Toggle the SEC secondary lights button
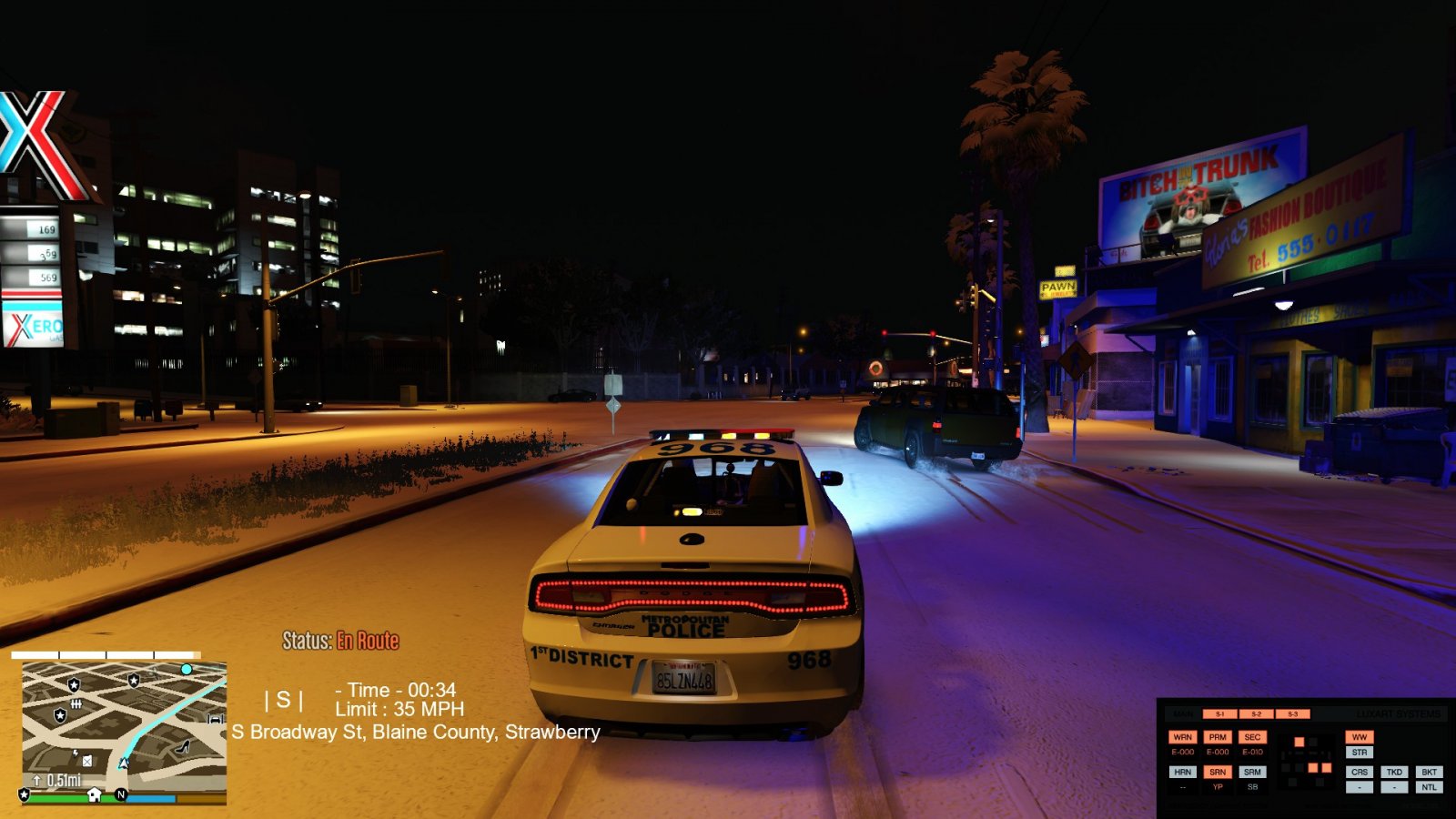Screen dimensions: 1456x819 click(x=1252, y=737)
